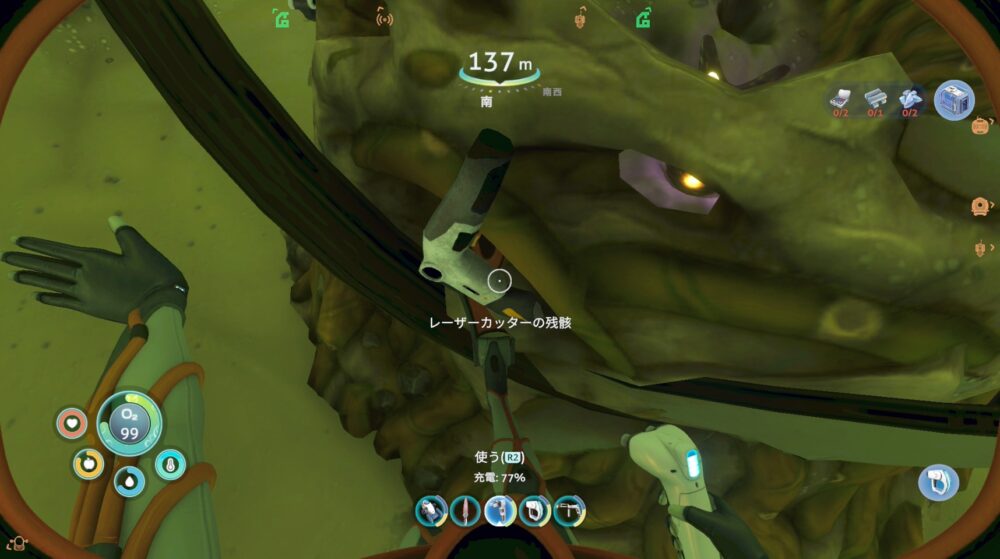1000x559 pixels.
Task: Open the pinned blueprint icon in the blue circle
Action: [x=954, y=100]
